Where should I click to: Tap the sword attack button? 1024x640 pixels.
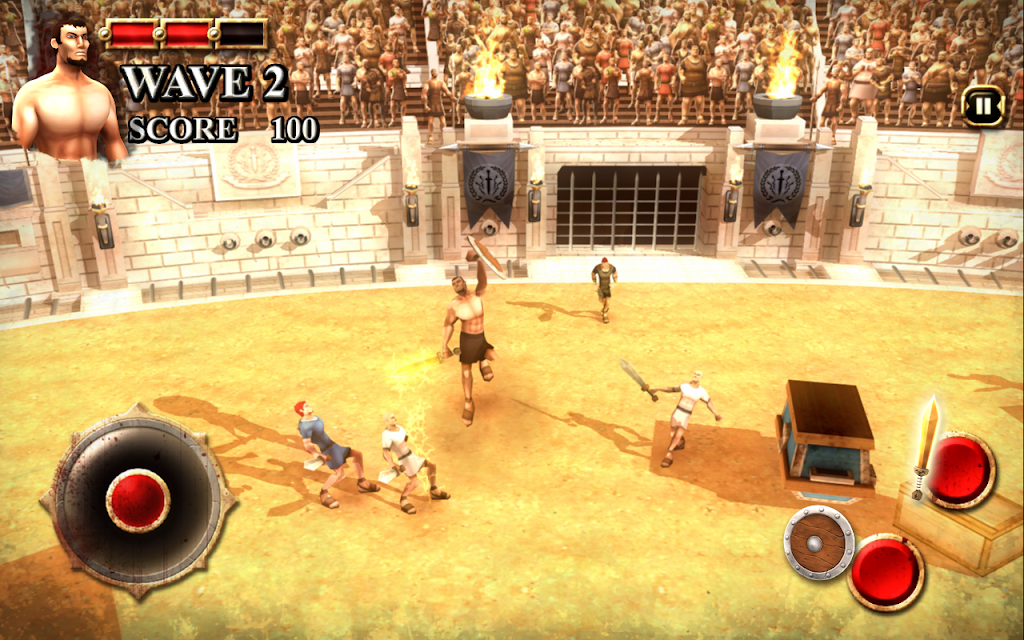pyautogui.click(x=959, y=470)
